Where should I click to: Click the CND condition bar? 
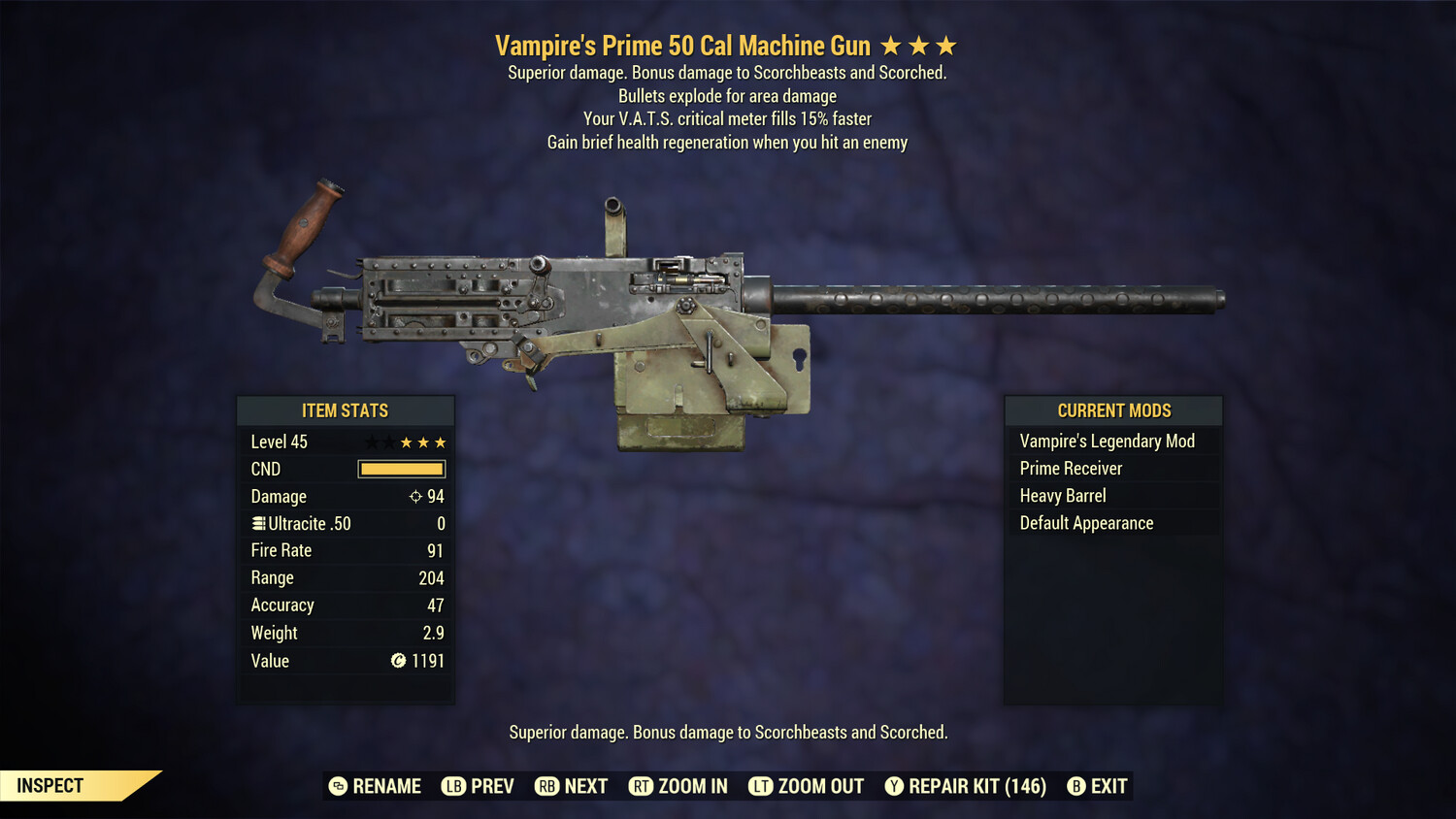coord(401,469)
